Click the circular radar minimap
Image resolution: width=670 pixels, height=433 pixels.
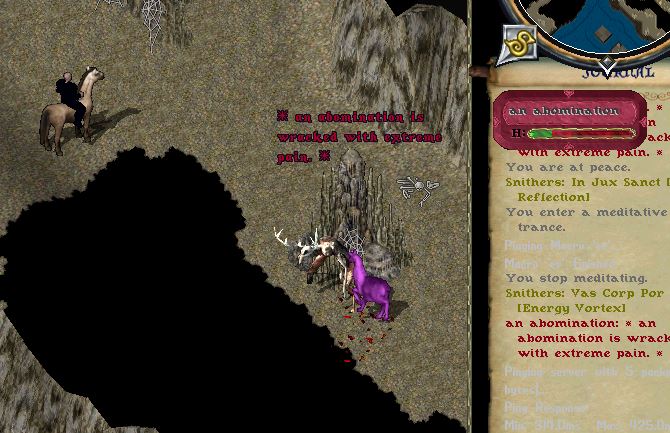click(600, 22)
